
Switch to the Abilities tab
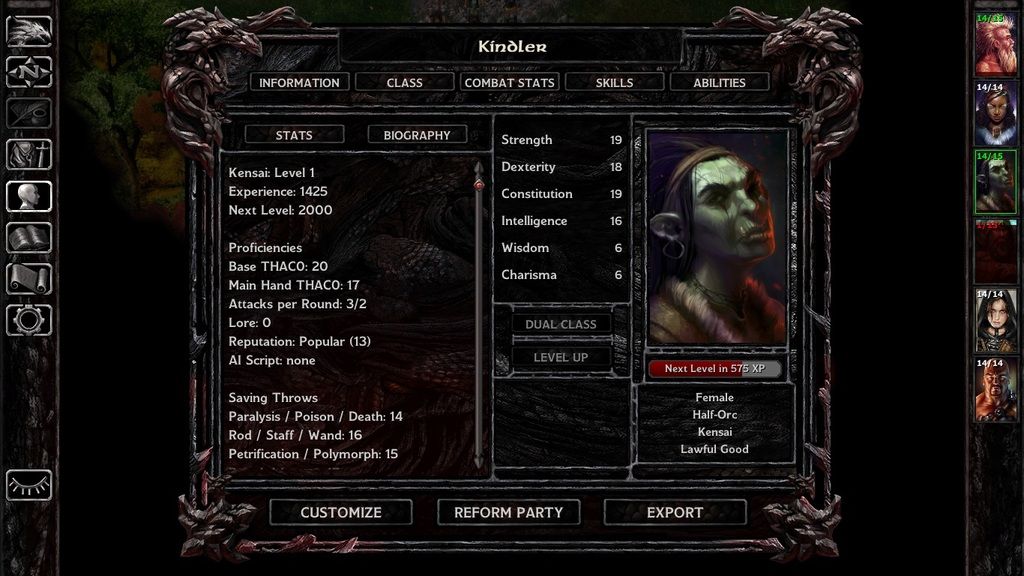[719, 83]
